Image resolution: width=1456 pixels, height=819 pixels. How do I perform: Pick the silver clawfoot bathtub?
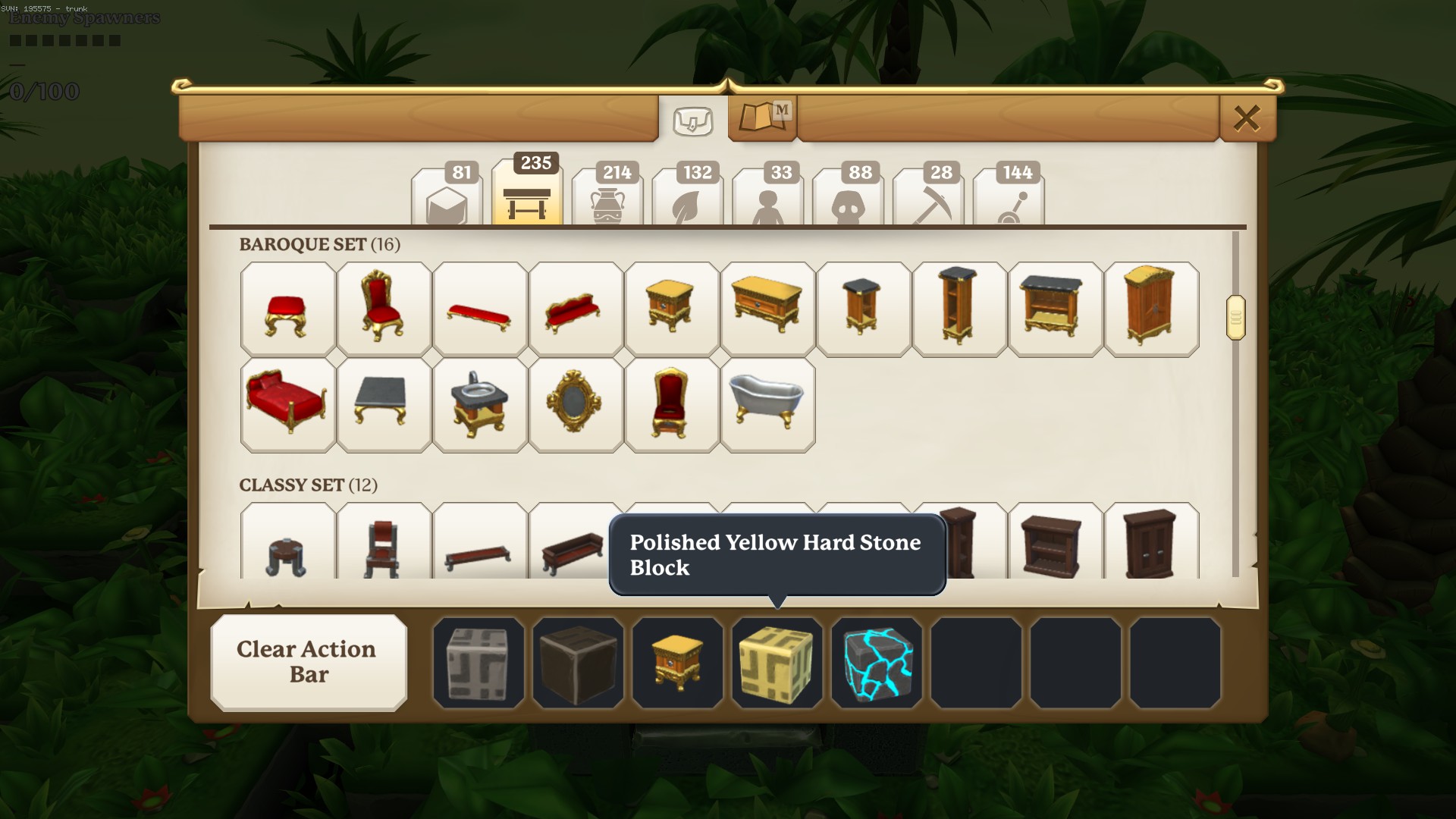pyautogui.click(x=767, y=405)
